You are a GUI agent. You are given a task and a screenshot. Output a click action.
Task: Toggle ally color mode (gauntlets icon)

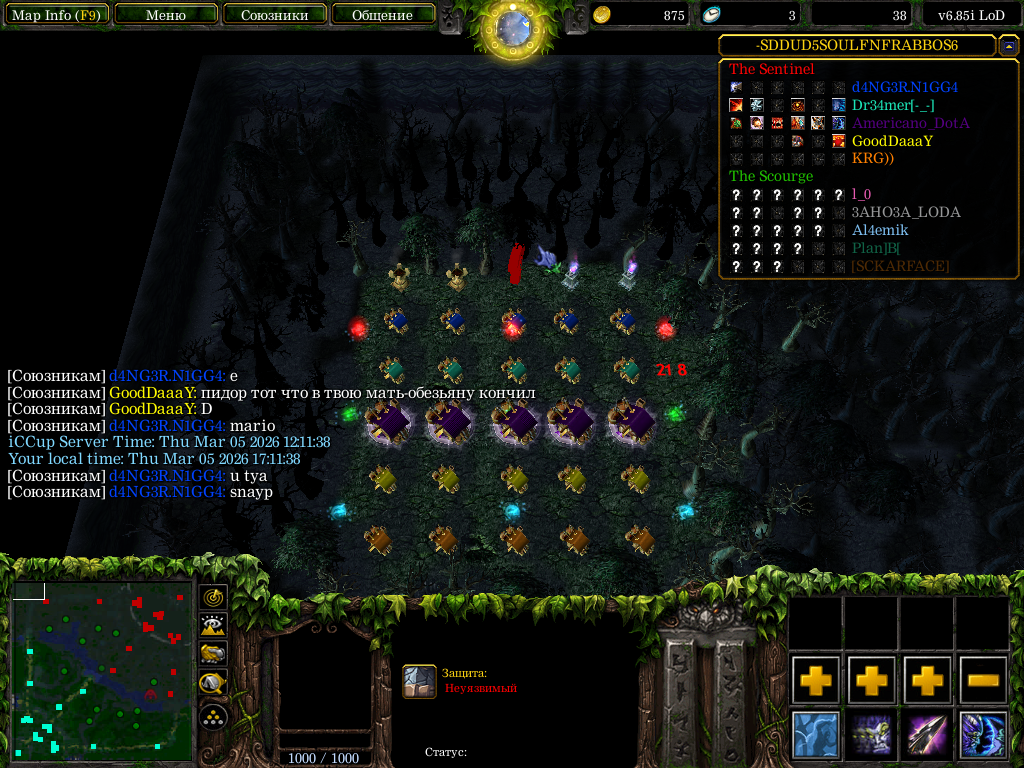pos(214,655)
